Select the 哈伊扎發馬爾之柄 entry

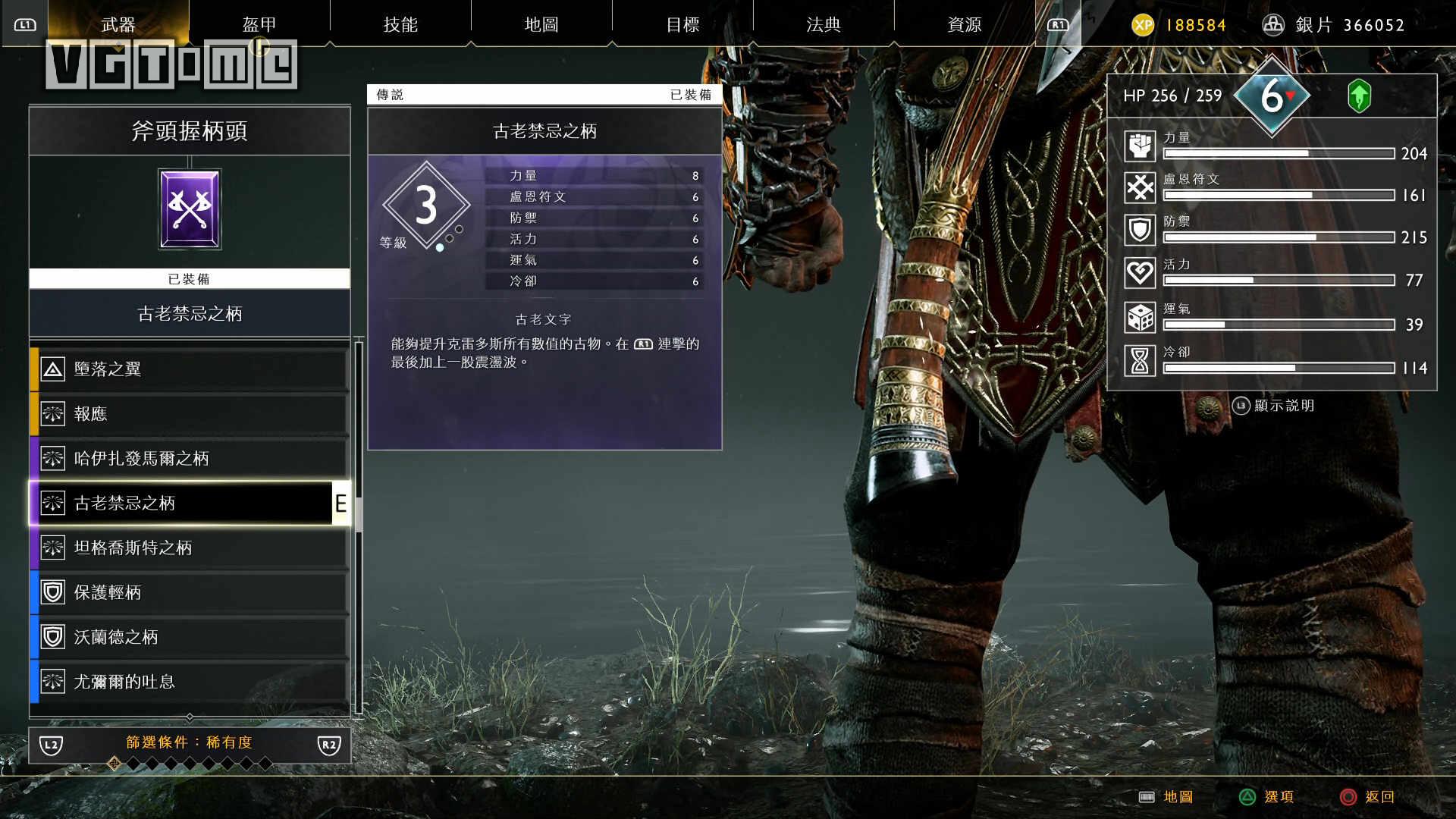pyautogui.click(x=190, y=459)
